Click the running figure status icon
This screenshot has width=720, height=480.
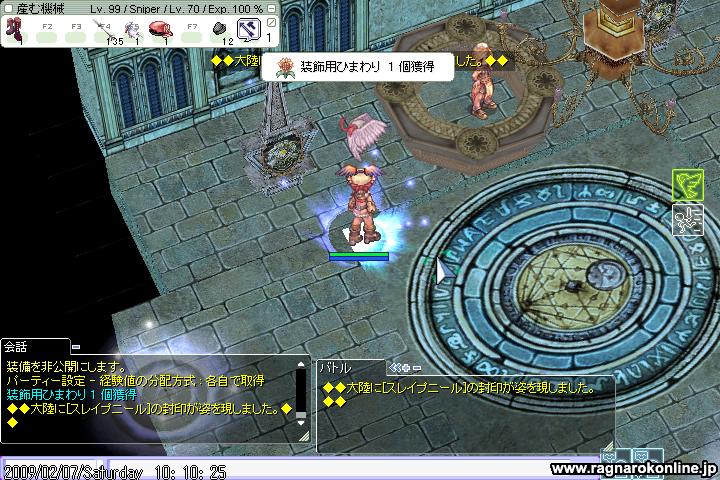coord(685,217)
